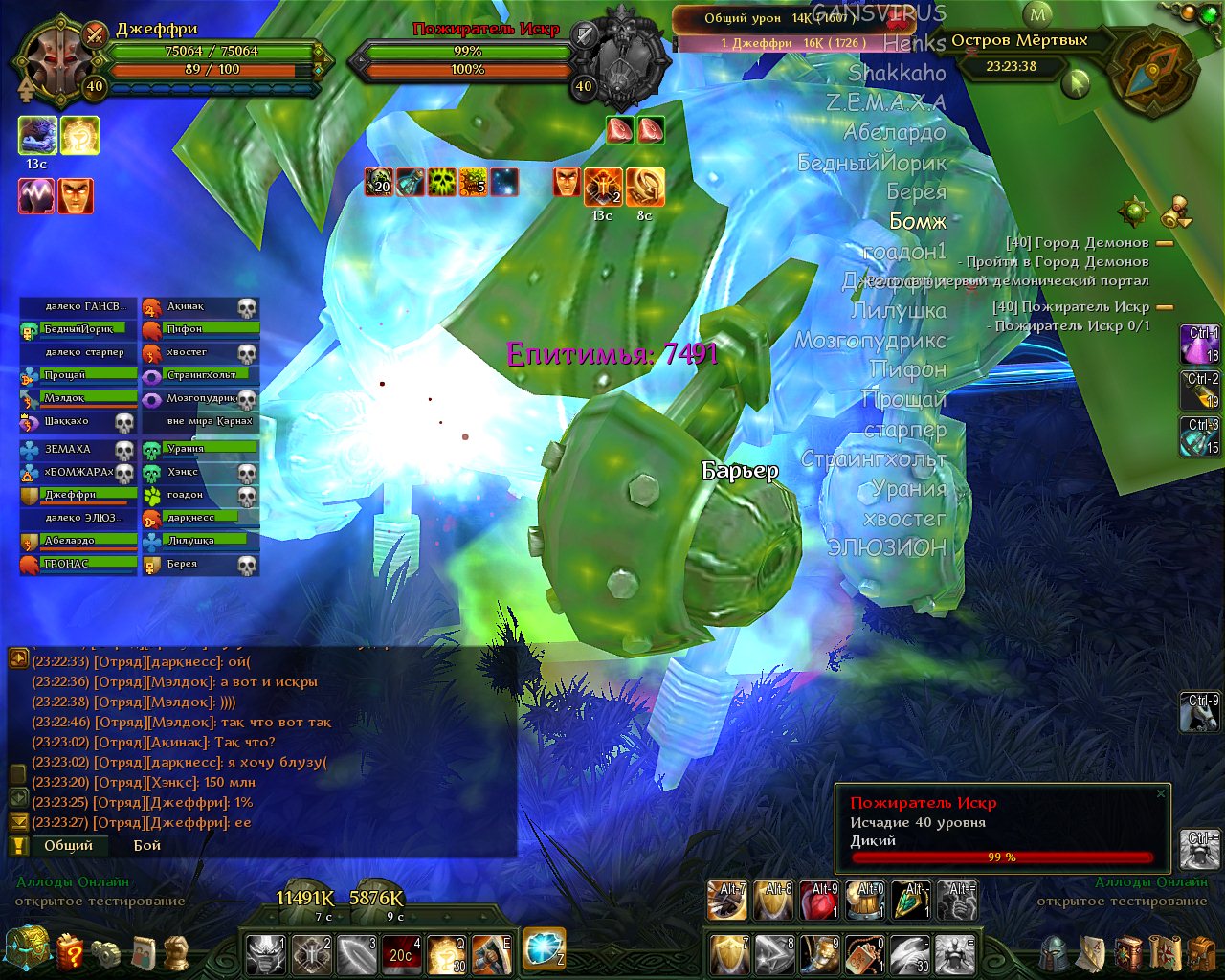The height and width of the screenshot is (980, 1225).
Task: Activate the cross emblem ability in slot 2
Action: [x=310, y=954]
